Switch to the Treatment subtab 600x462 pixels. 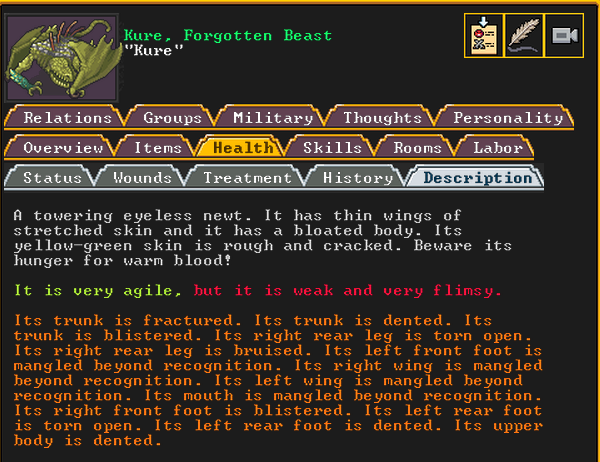click(247, 178)
